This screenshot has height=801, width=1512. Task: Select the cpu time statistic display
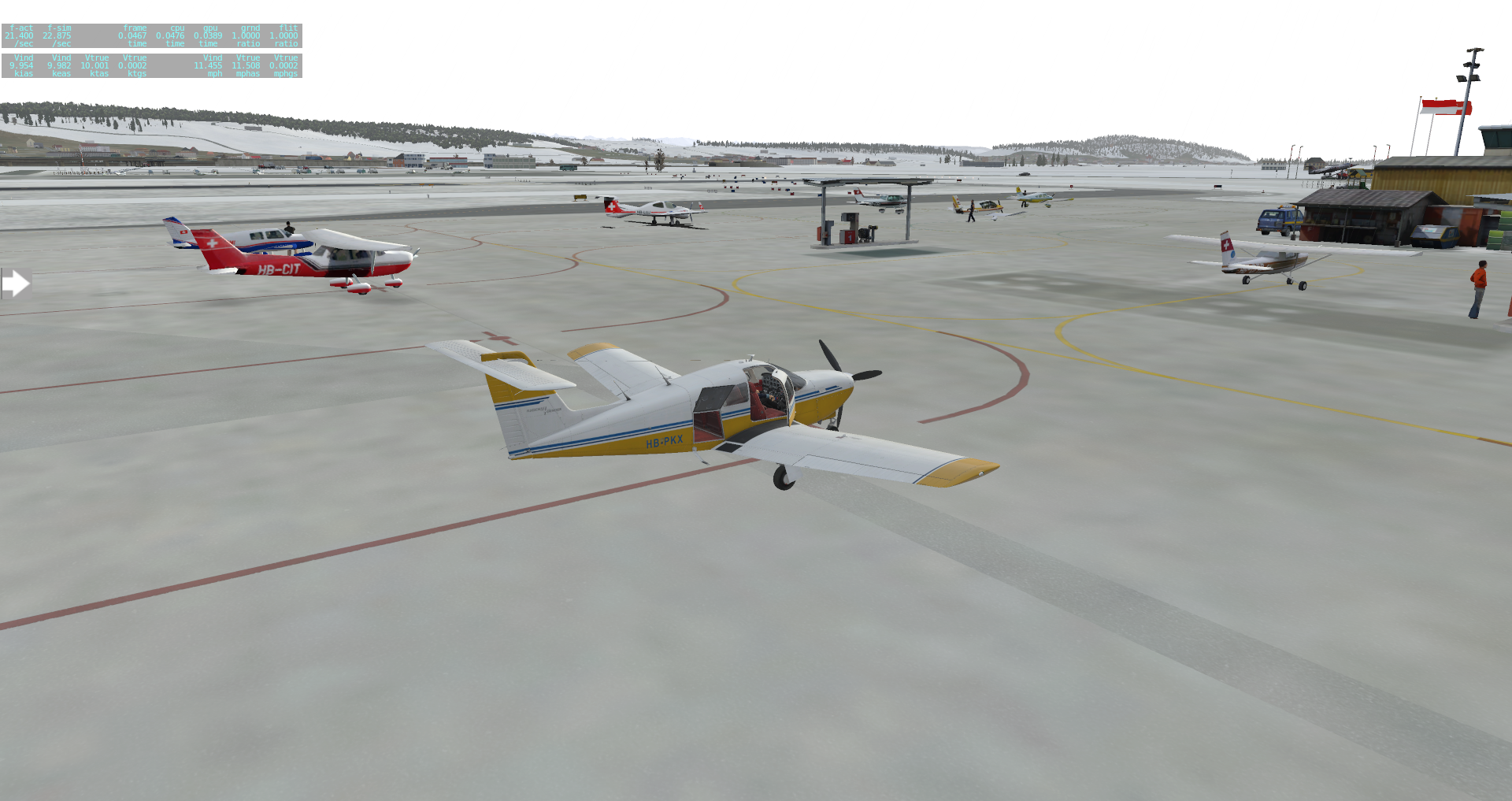[x=173, y=35]
